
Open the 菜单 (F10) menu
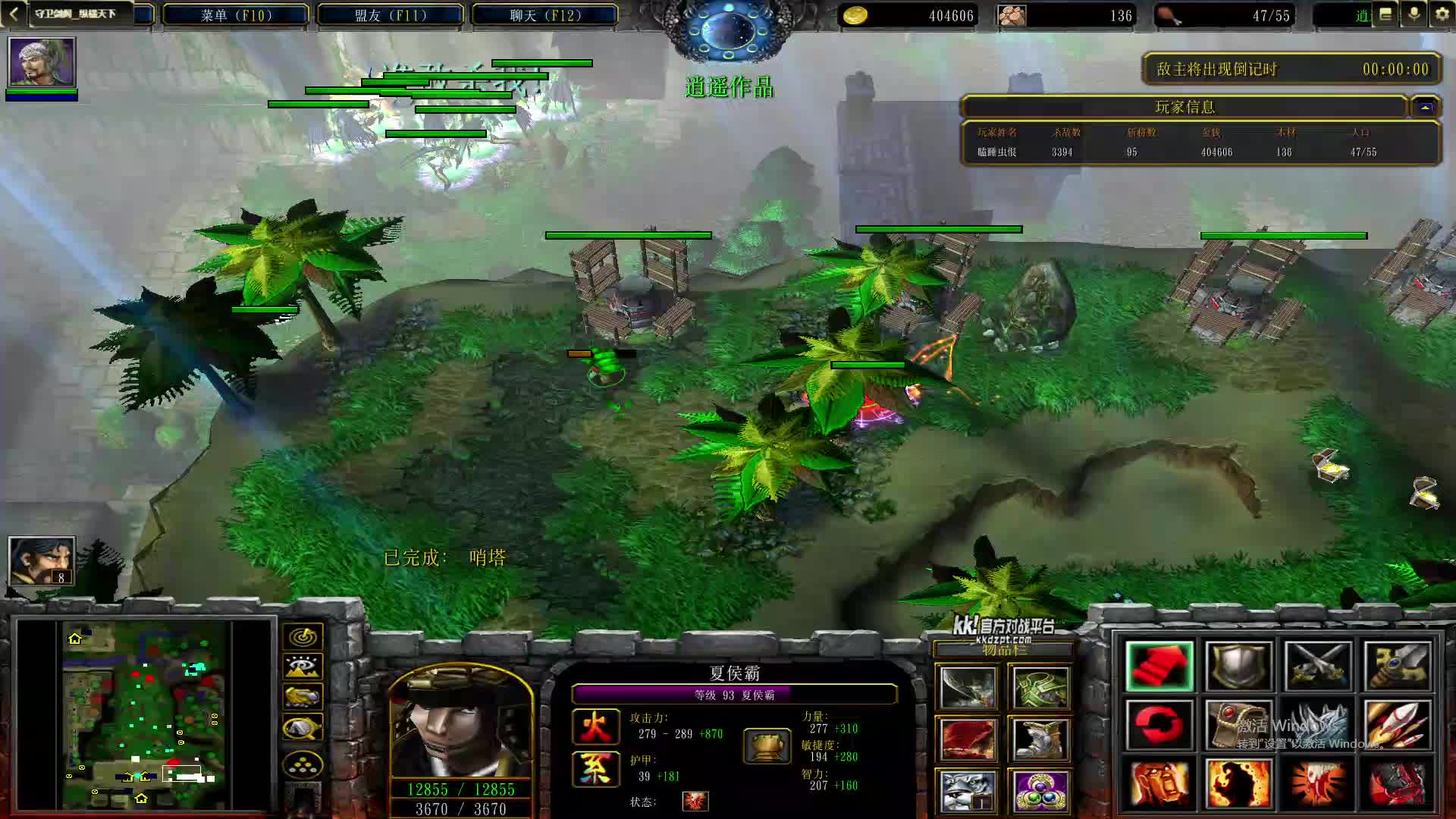coord(236,15)
